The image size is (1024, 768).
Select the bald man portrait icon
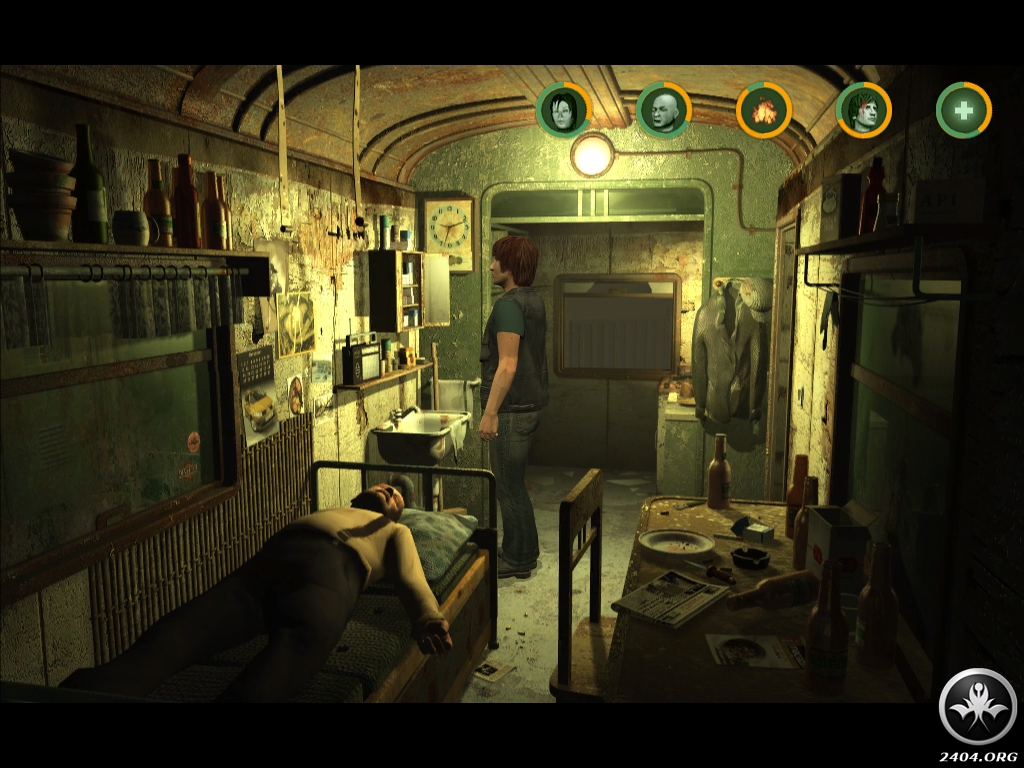tap(664, 110)
